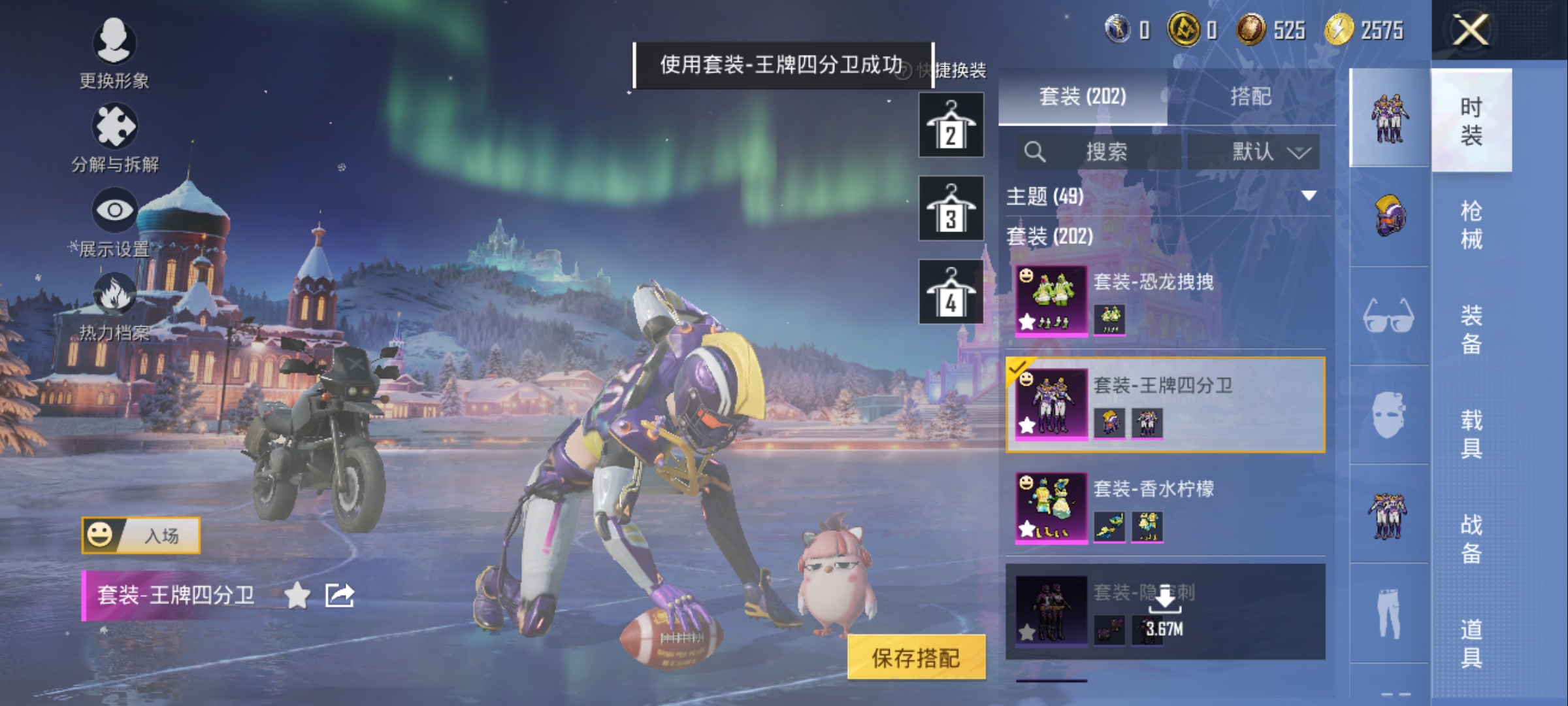Open the 载具 vehicle category
Screen dimensions: 1568x706
click(x=1471, y=434)
